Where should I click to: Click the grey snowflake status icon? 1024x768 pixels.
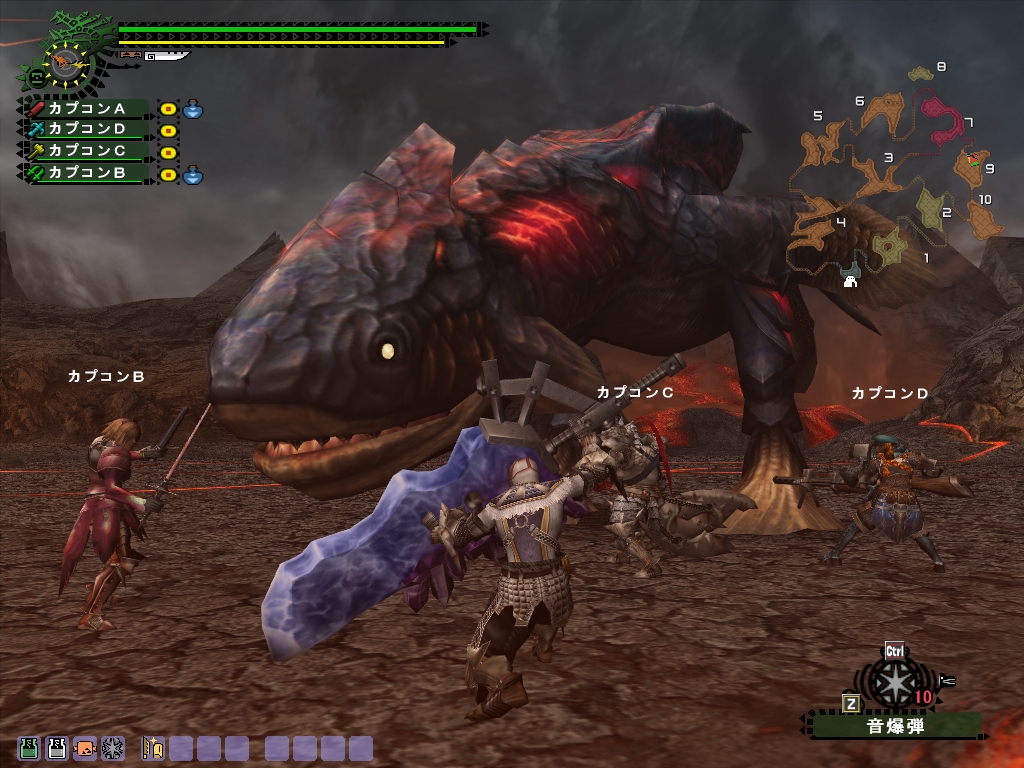pyautogui.click(x=112, y=747)
